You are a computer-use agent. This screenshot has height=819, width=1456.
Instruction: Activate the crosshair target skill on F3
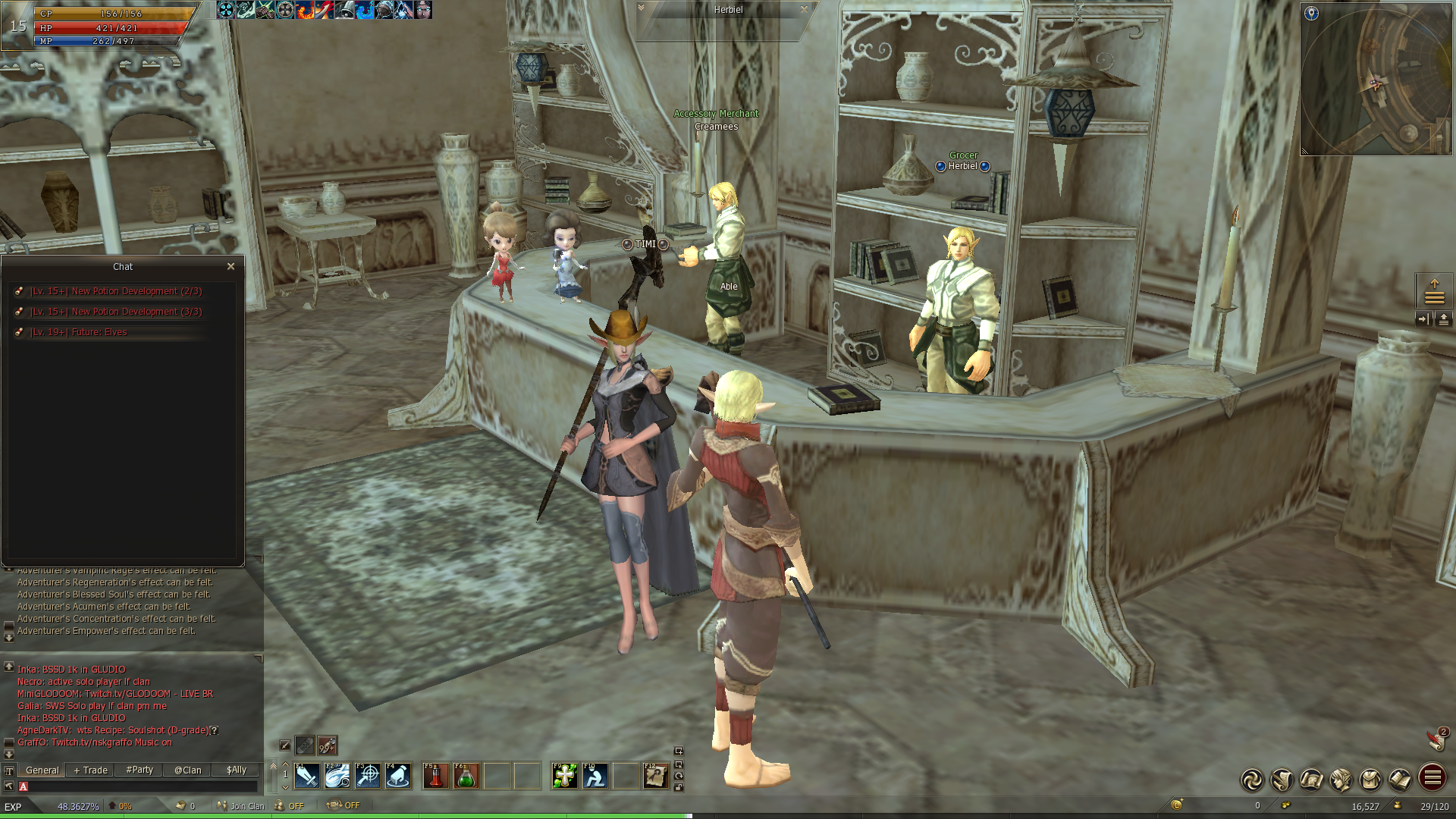pos(369,776)
